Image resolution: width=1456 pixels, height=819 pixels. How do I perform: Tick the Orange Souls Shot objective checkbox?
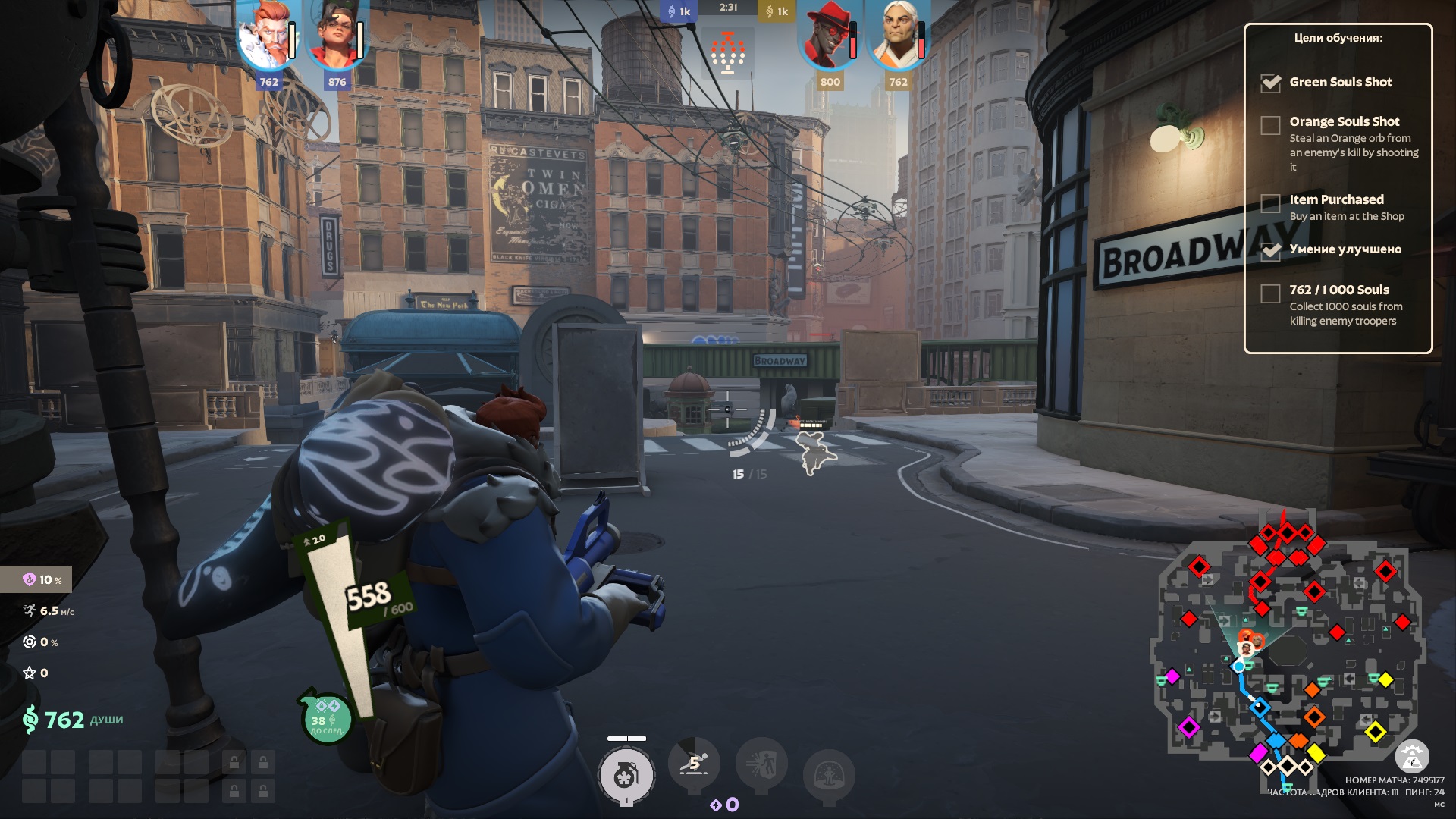(x=1271, y=125)
